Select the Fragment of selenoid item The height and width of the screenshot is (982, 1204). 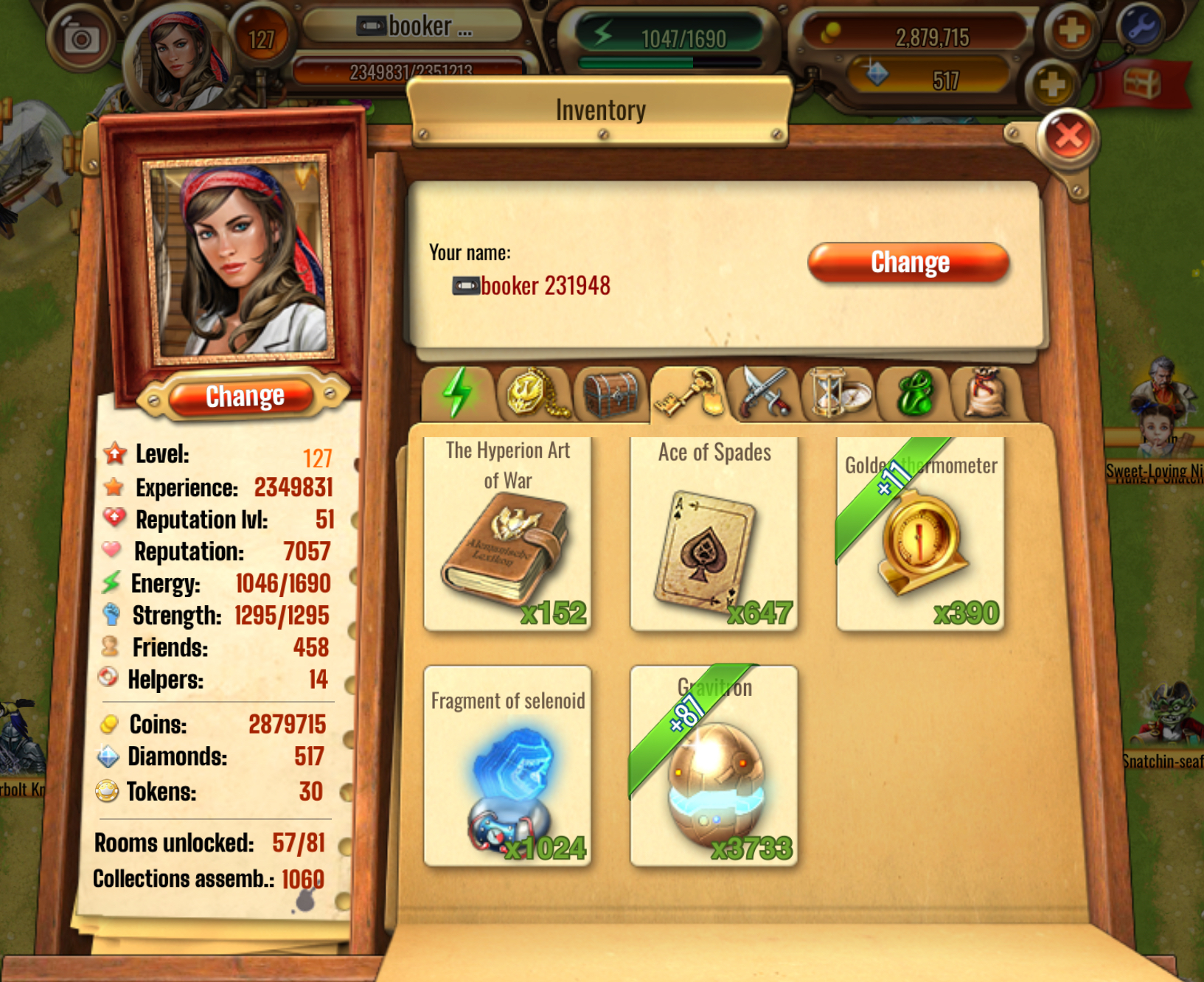508,765
